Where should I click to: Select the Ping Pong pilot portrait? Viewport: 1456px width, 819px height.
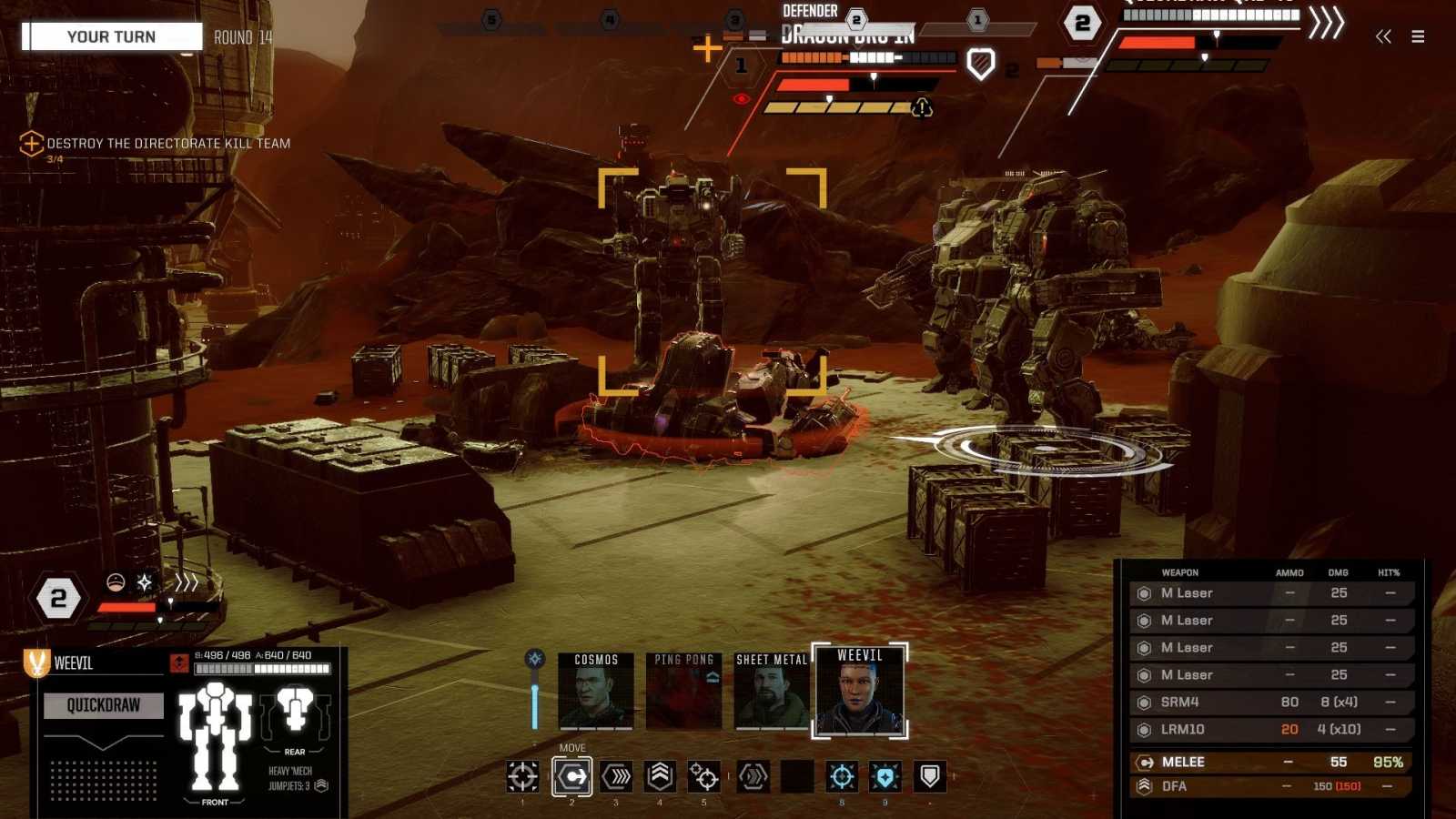click(684, 692)
